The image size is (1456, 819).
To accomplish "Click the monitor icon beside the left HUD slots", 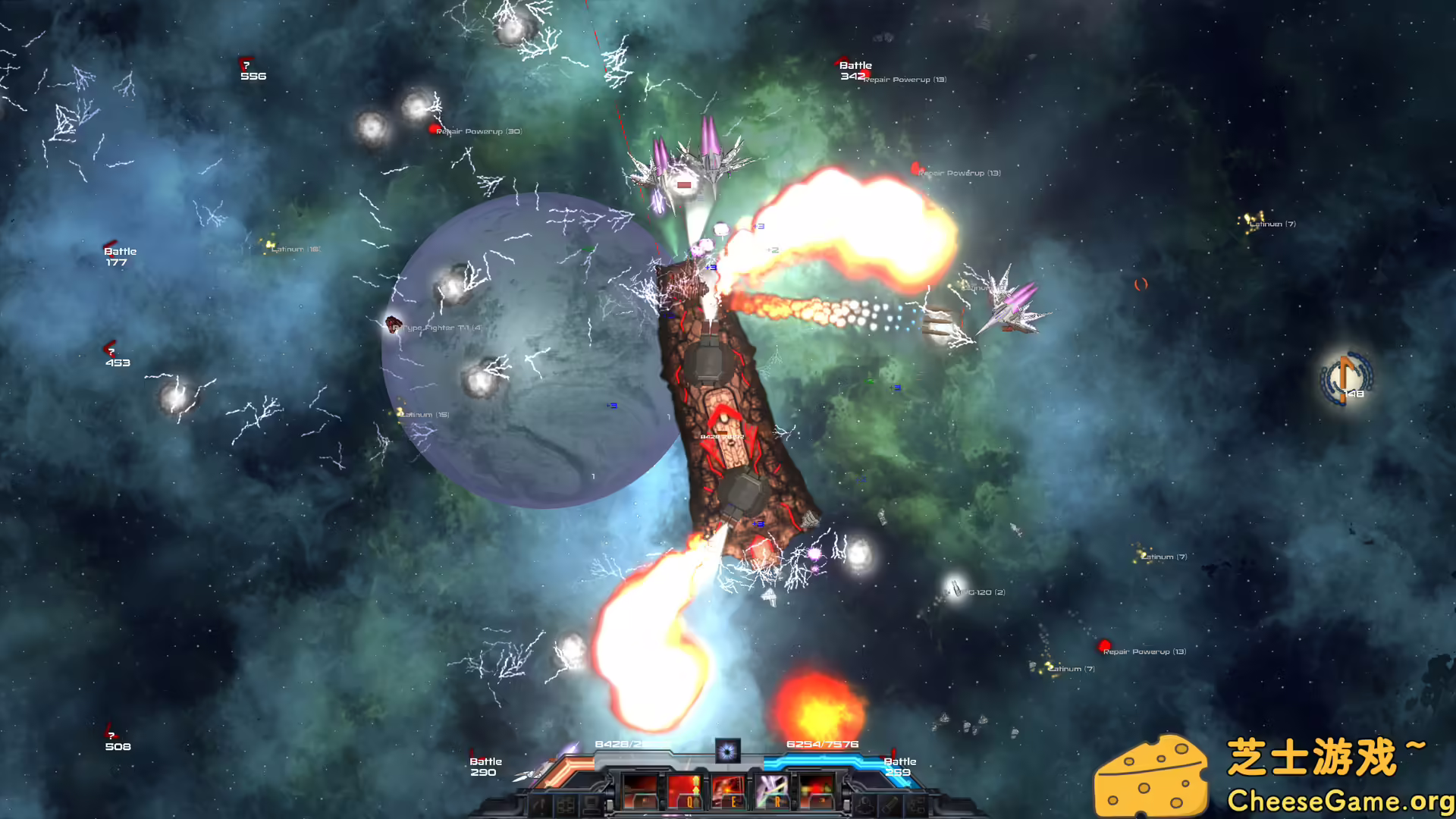I will tap(592, 806).
